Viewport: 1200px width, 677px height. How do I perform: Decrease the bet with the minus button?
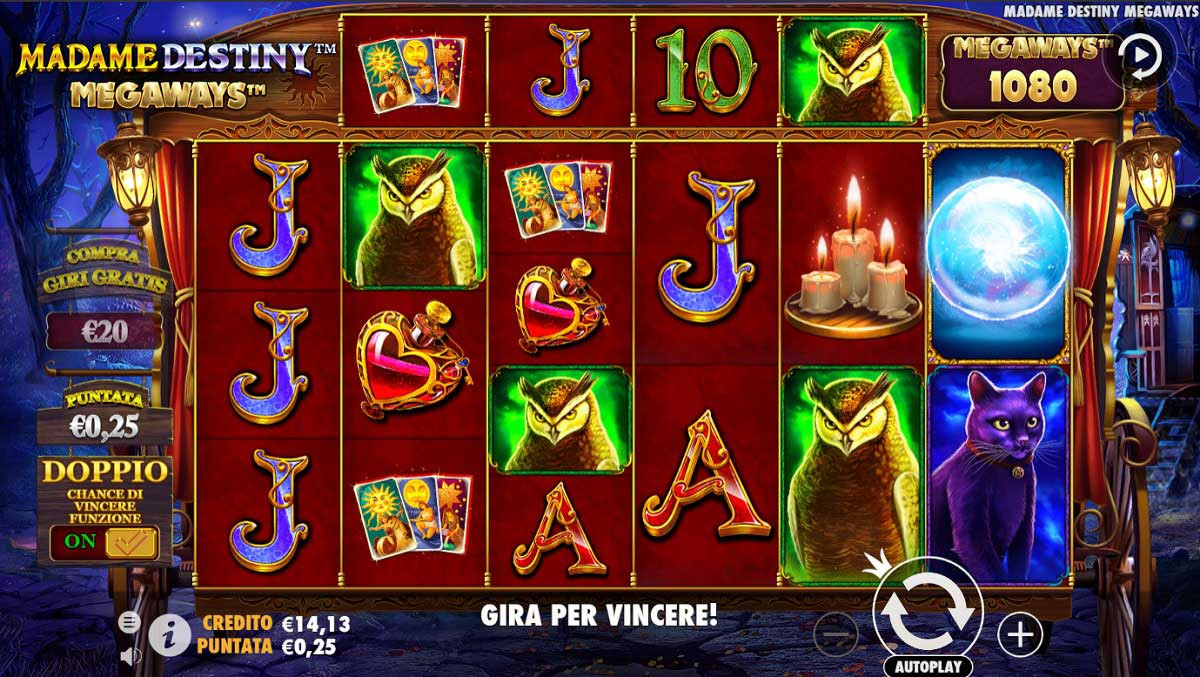point(835,634)
